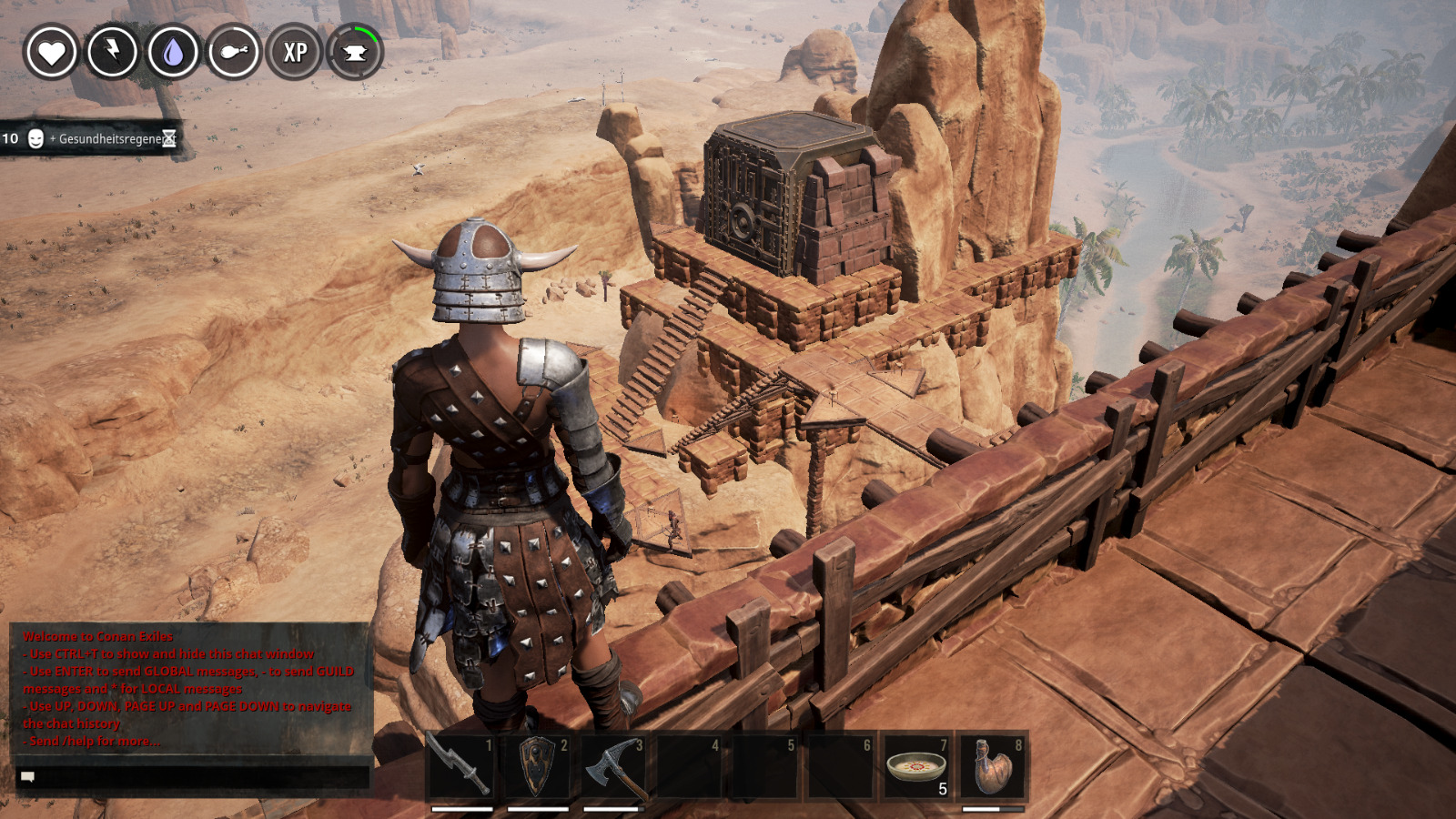Click the meat hunger status icon
The image size is (1456, 819).
pos(234,52)
